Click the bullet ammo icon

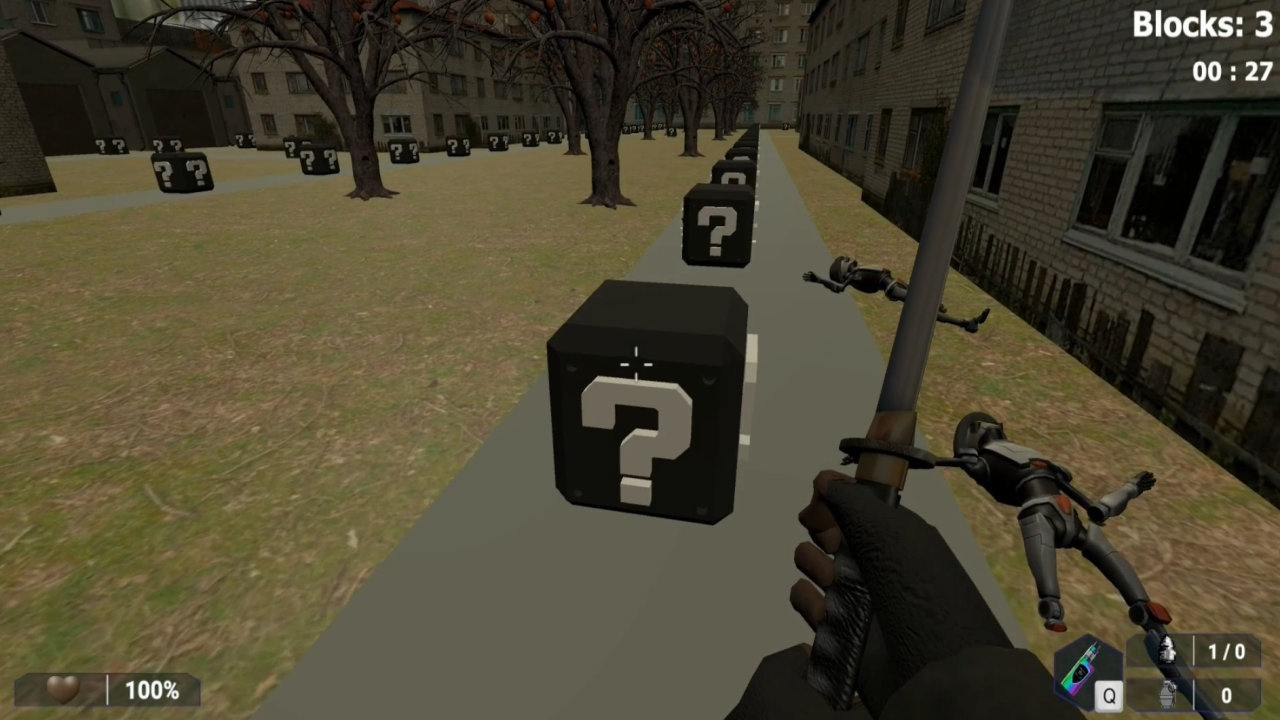[1167, 651]
